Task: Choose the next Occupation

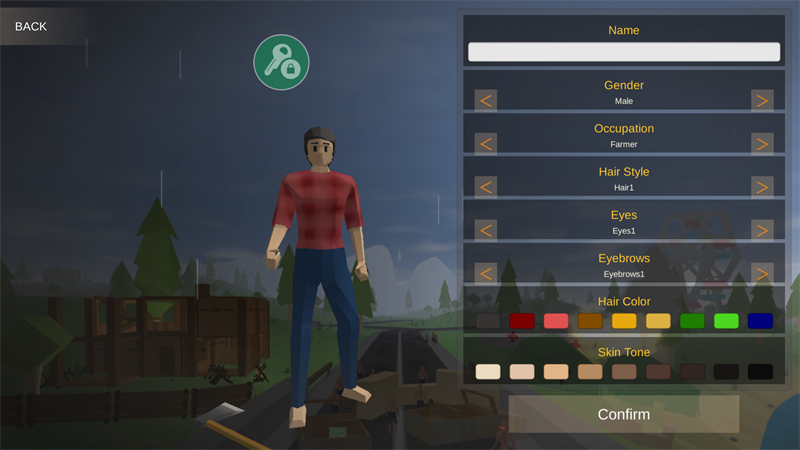Action: [762, 143]
